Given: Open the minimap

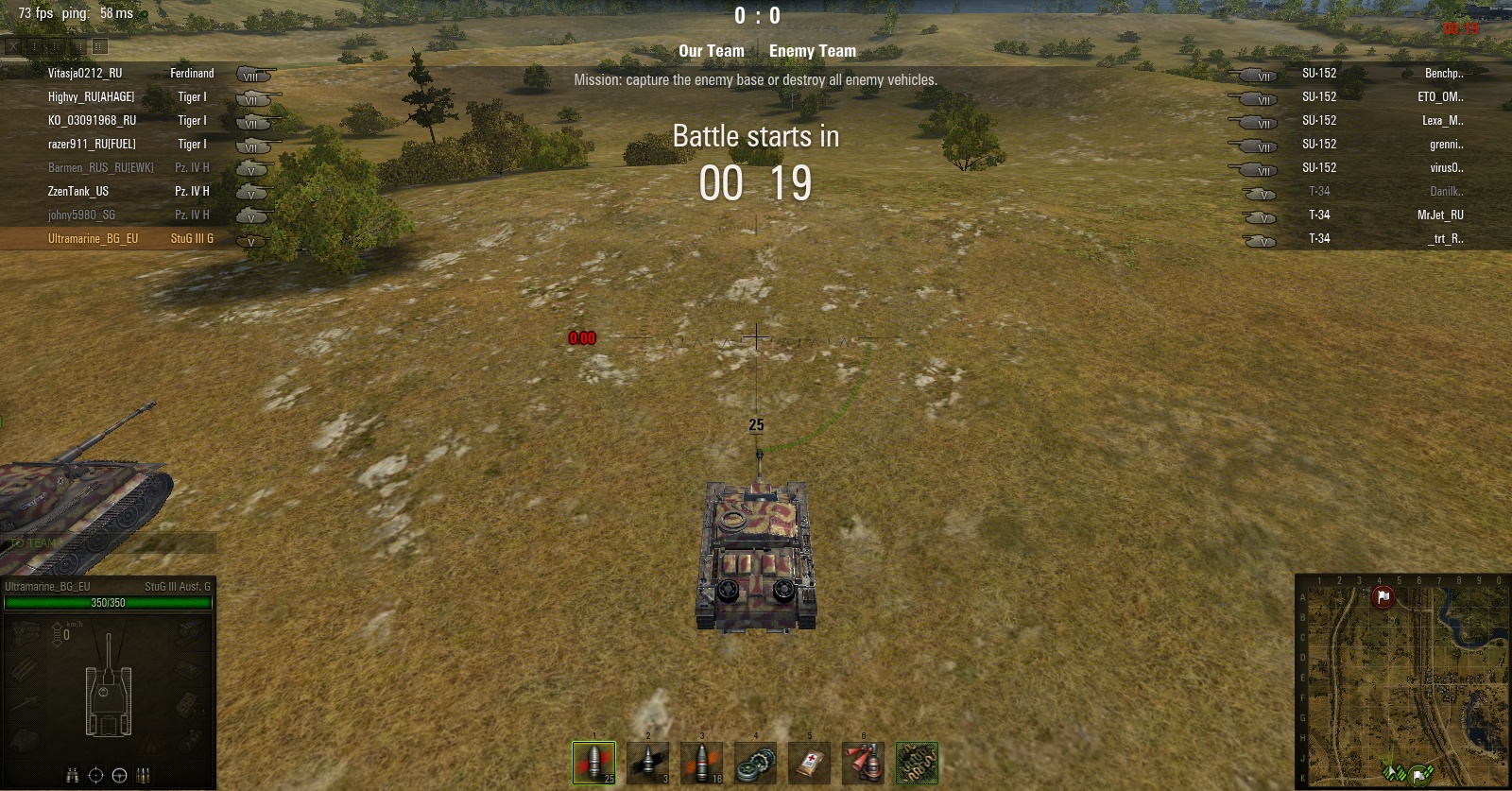Looking at the screenshot, I should click(1402, 680).
